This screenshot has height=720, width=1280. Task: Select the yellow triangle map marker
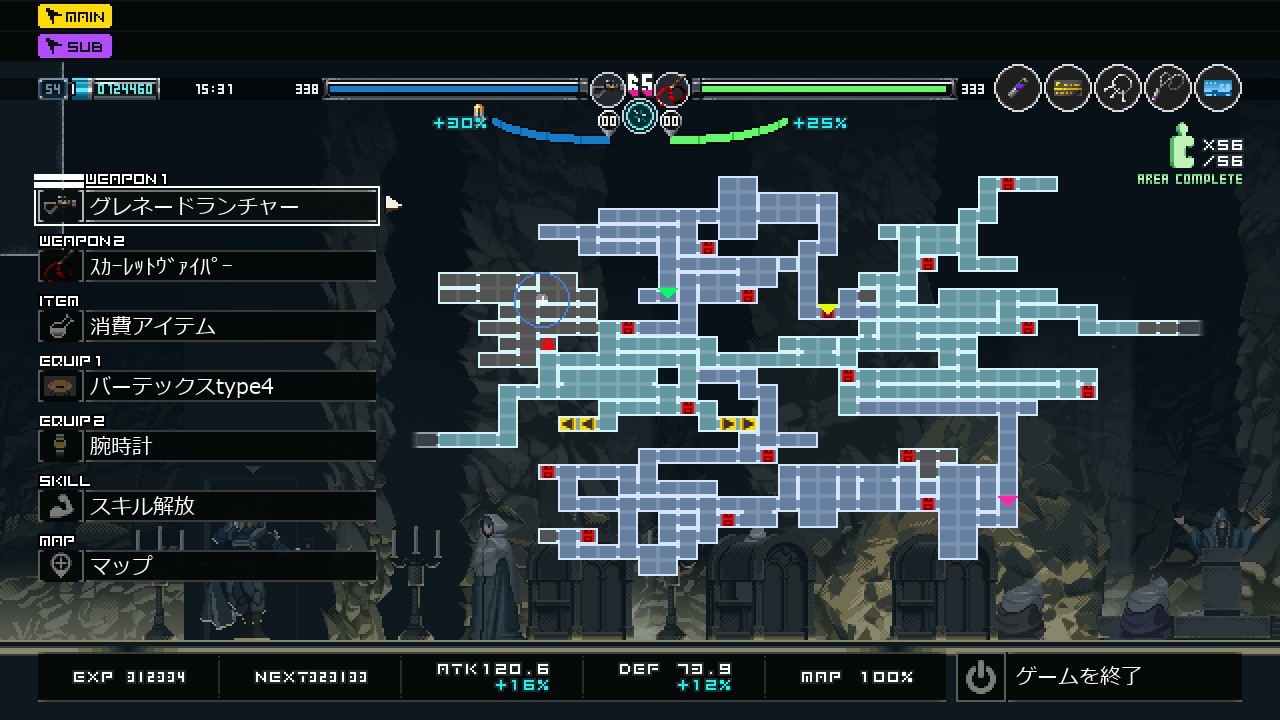(827, 309)
